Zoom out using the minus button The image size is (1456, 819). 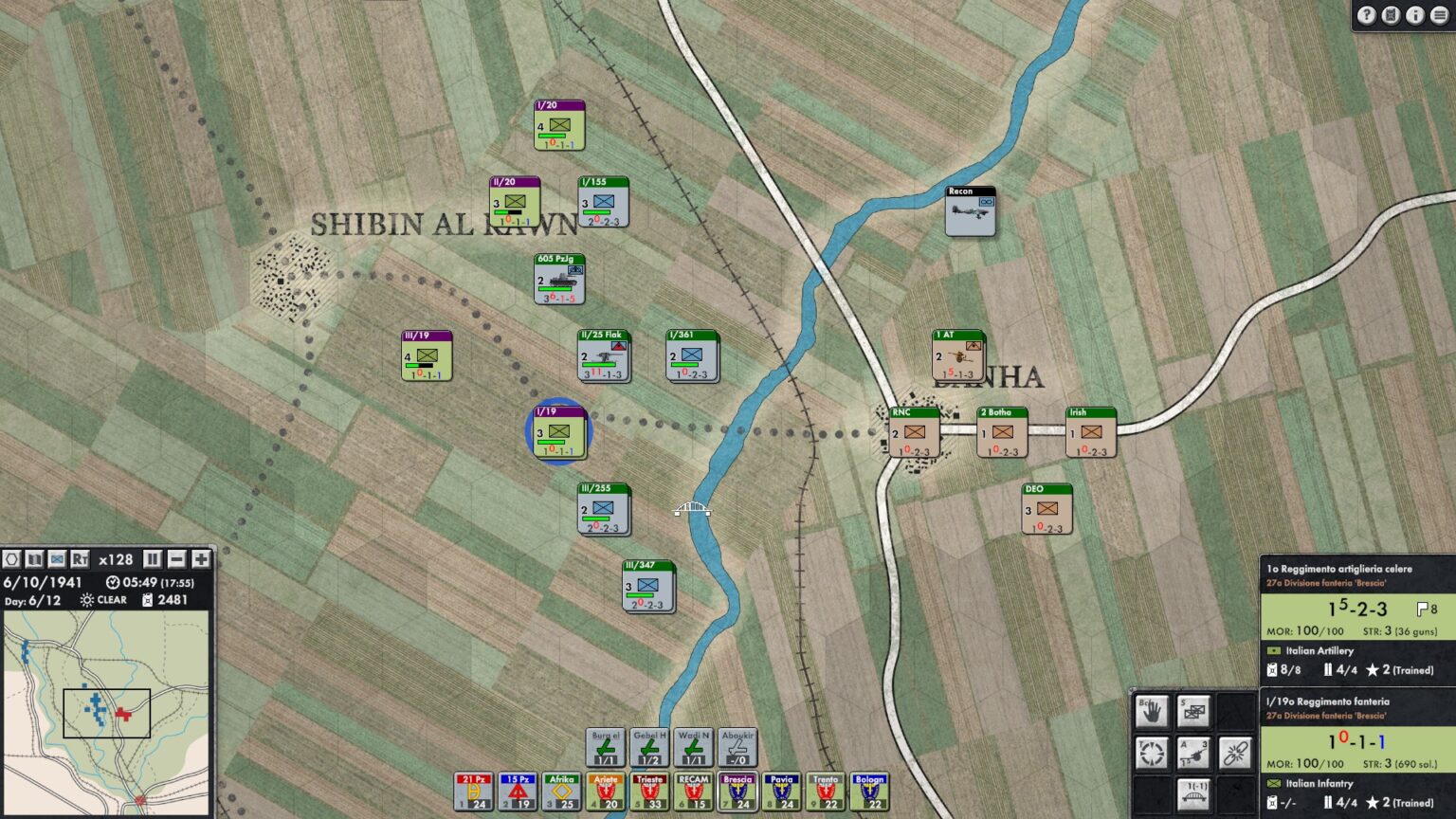[x=178, y=560]
